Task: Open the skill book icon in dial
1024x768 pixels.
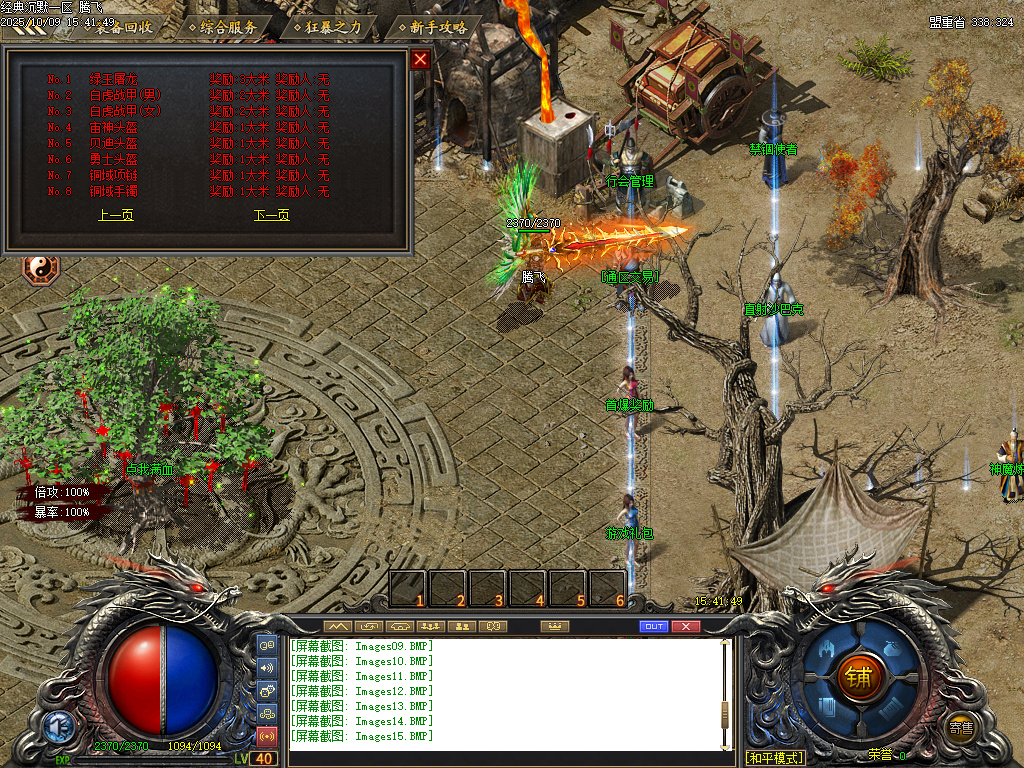Action: pos(829,706)
